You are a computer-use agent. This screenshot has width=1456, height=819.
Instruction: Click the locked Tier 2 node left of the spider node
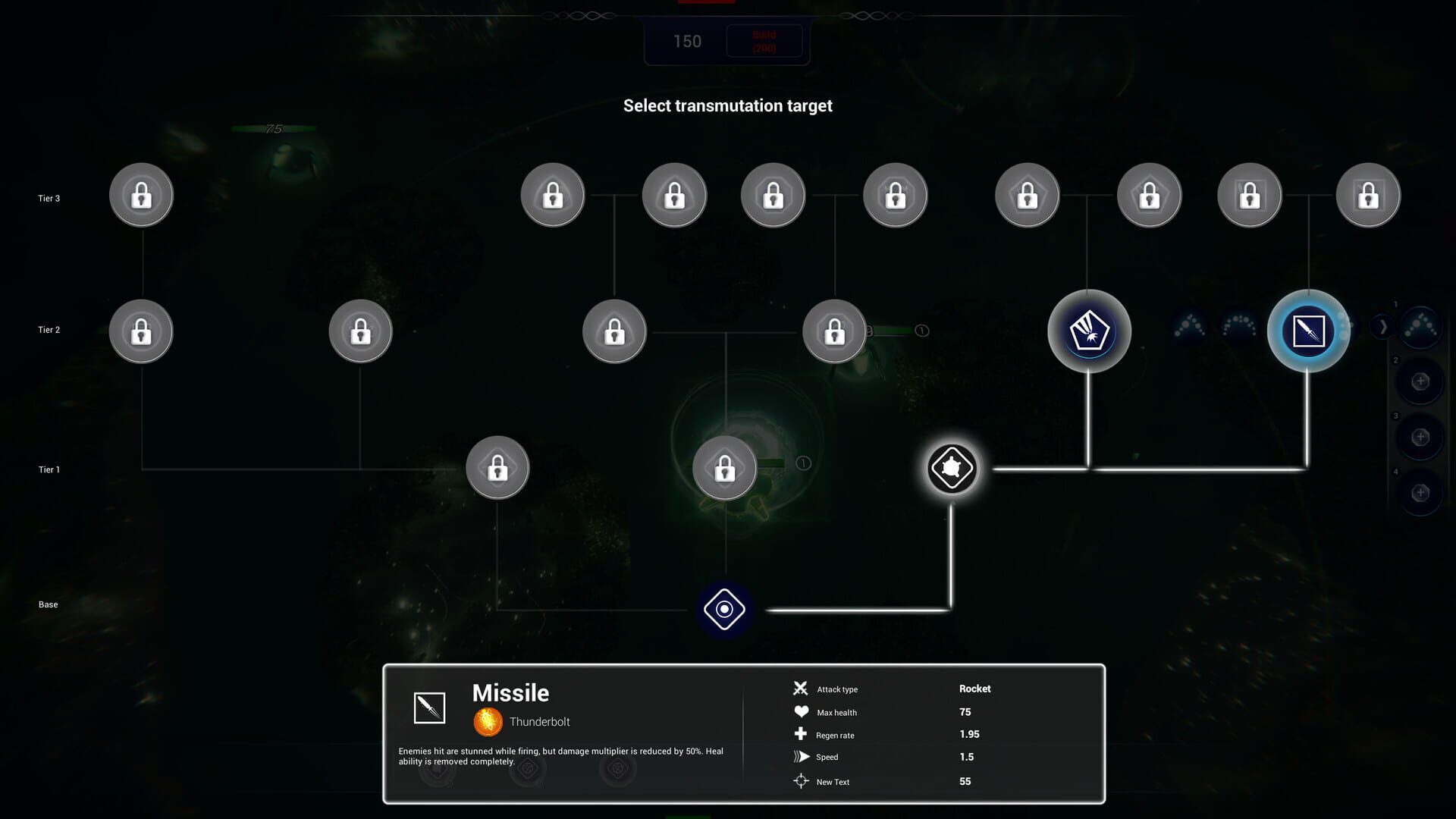[x=834, y=331]
